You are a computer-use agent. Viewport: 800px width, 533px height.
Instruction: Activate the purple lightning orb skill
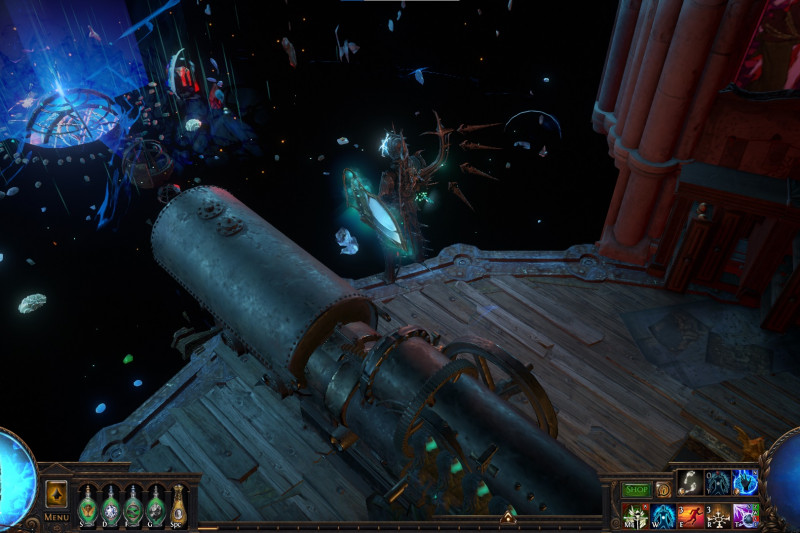746,515
